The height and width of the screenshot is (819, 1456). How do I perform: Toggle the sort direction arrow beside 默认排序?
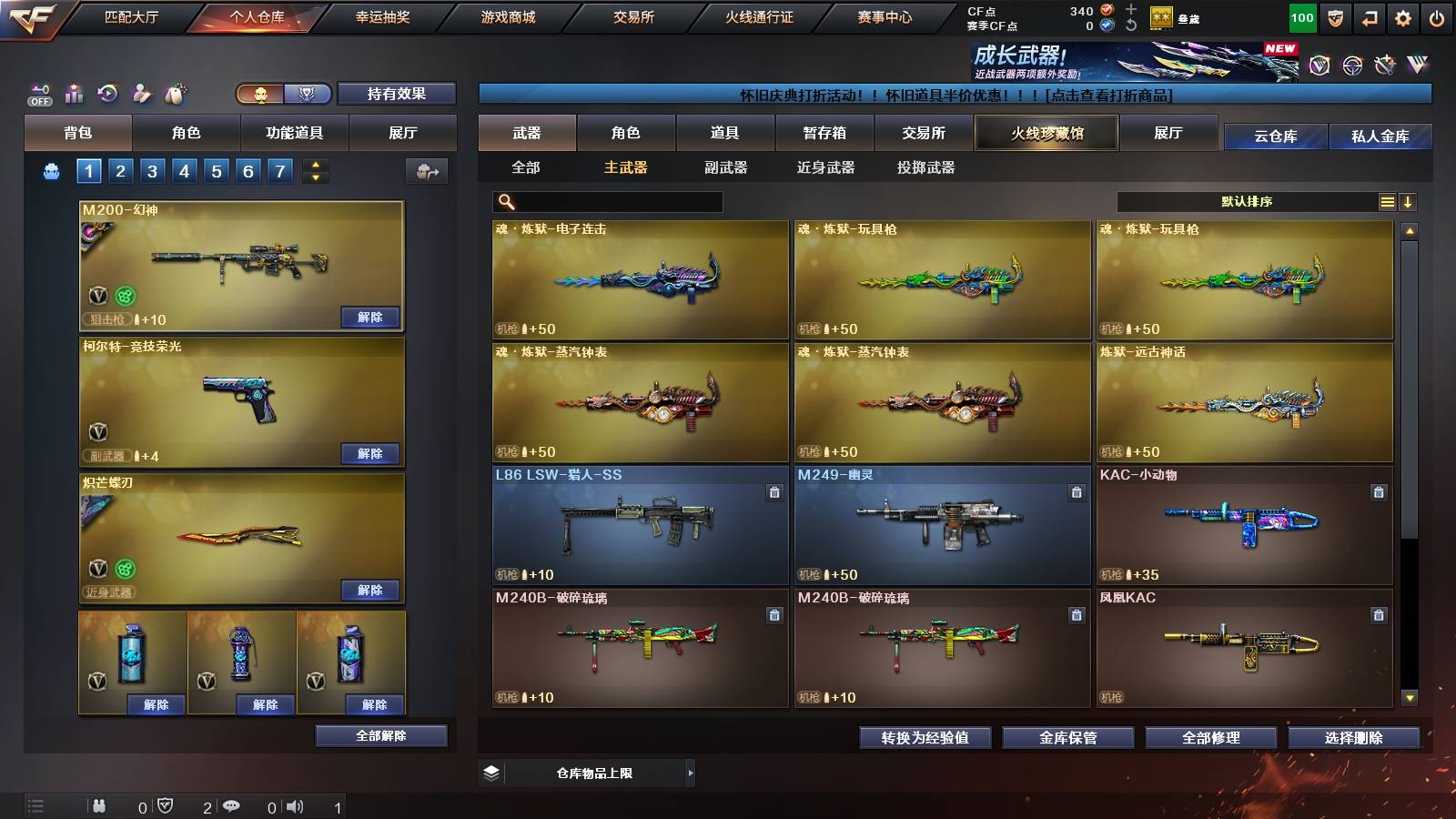1409,201
